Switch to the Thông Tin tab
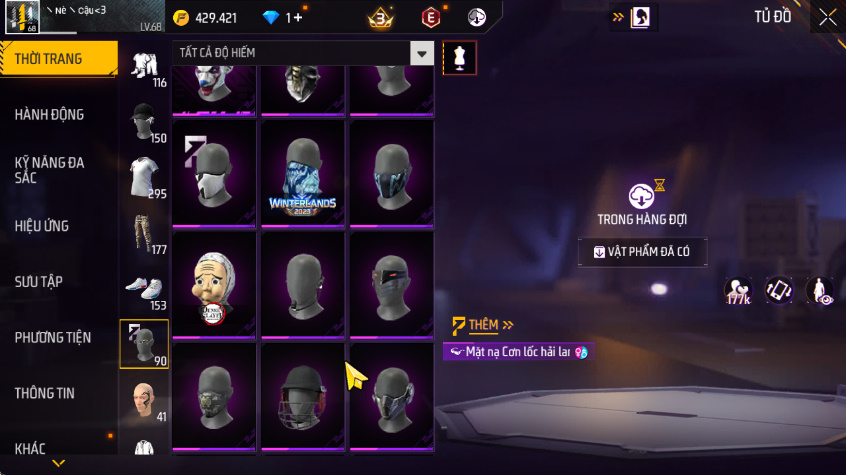The image size is (846, 475). tap(45, 393)
